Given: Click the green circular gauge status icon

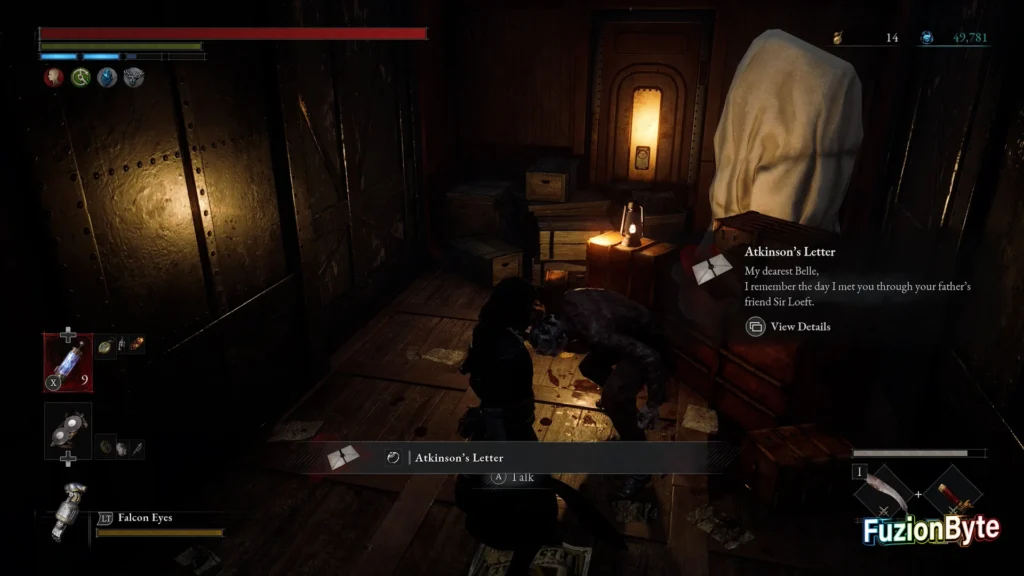Looking at the screenshot, I should point(80,77).
